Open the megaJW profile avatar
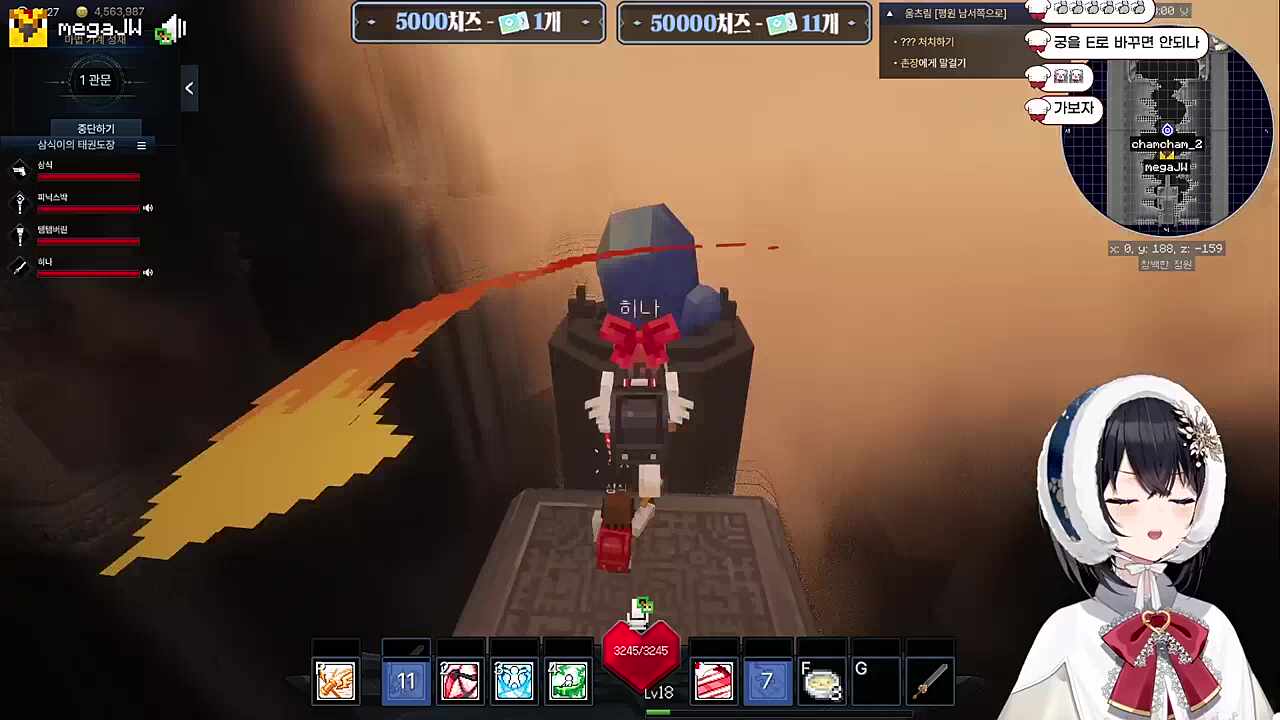Screen dimensions: 1280x720 pyautogui.click(x=27, y=26)
